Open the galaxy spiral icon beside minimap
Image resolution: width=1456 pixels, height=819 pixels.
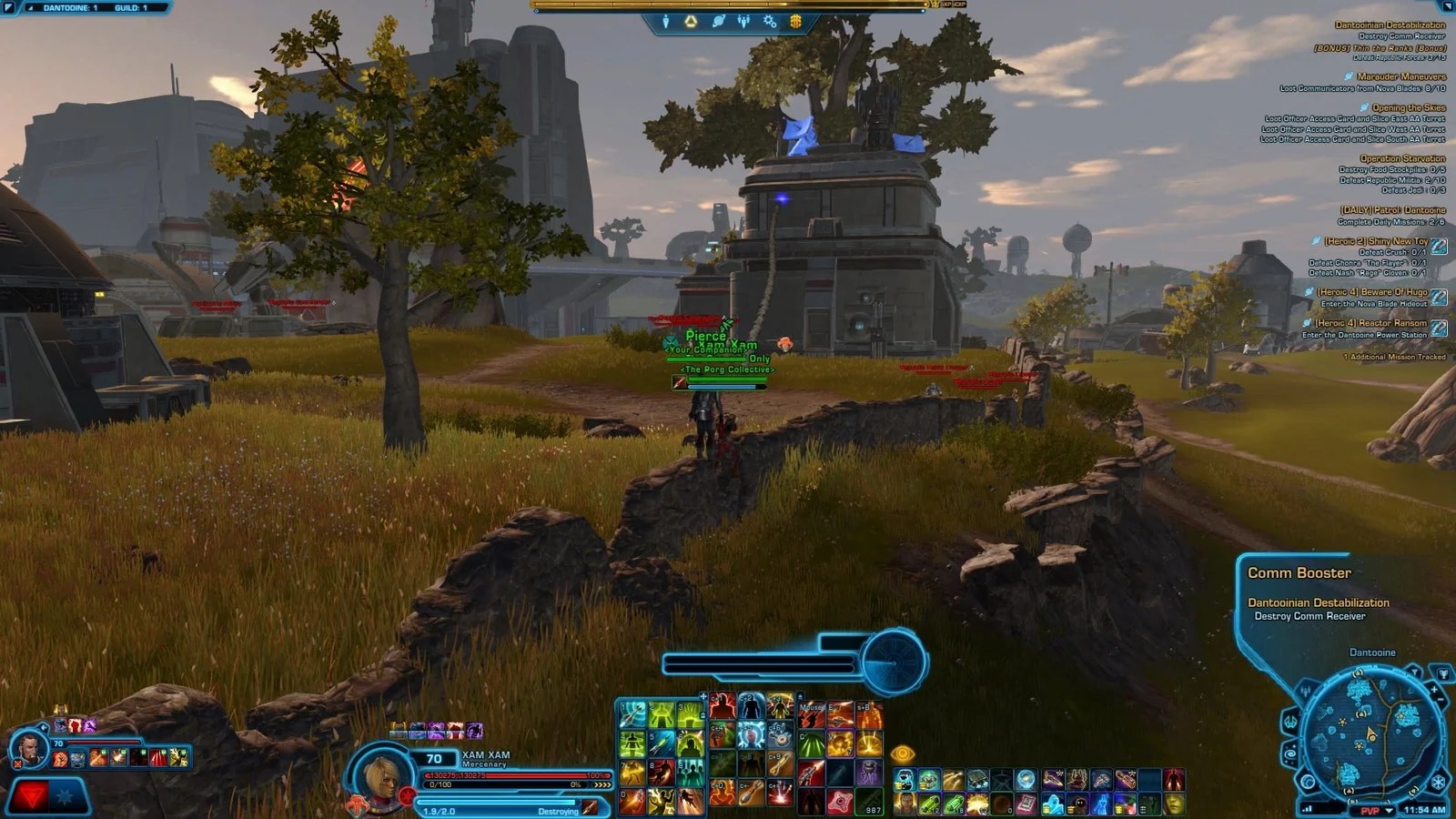pyautogui.click(x=1290, y=753)
